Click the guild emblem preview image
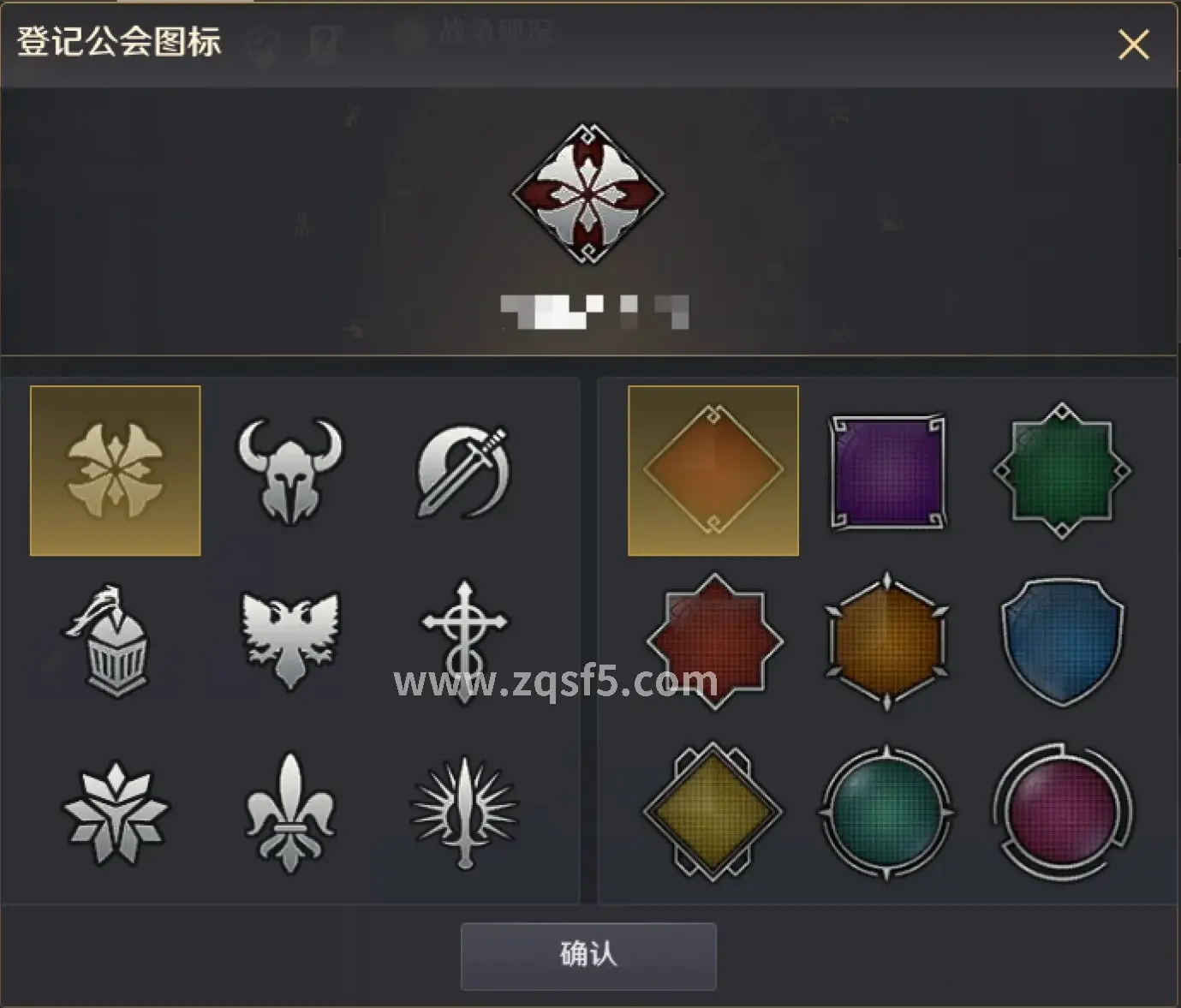 pos(587,193)
